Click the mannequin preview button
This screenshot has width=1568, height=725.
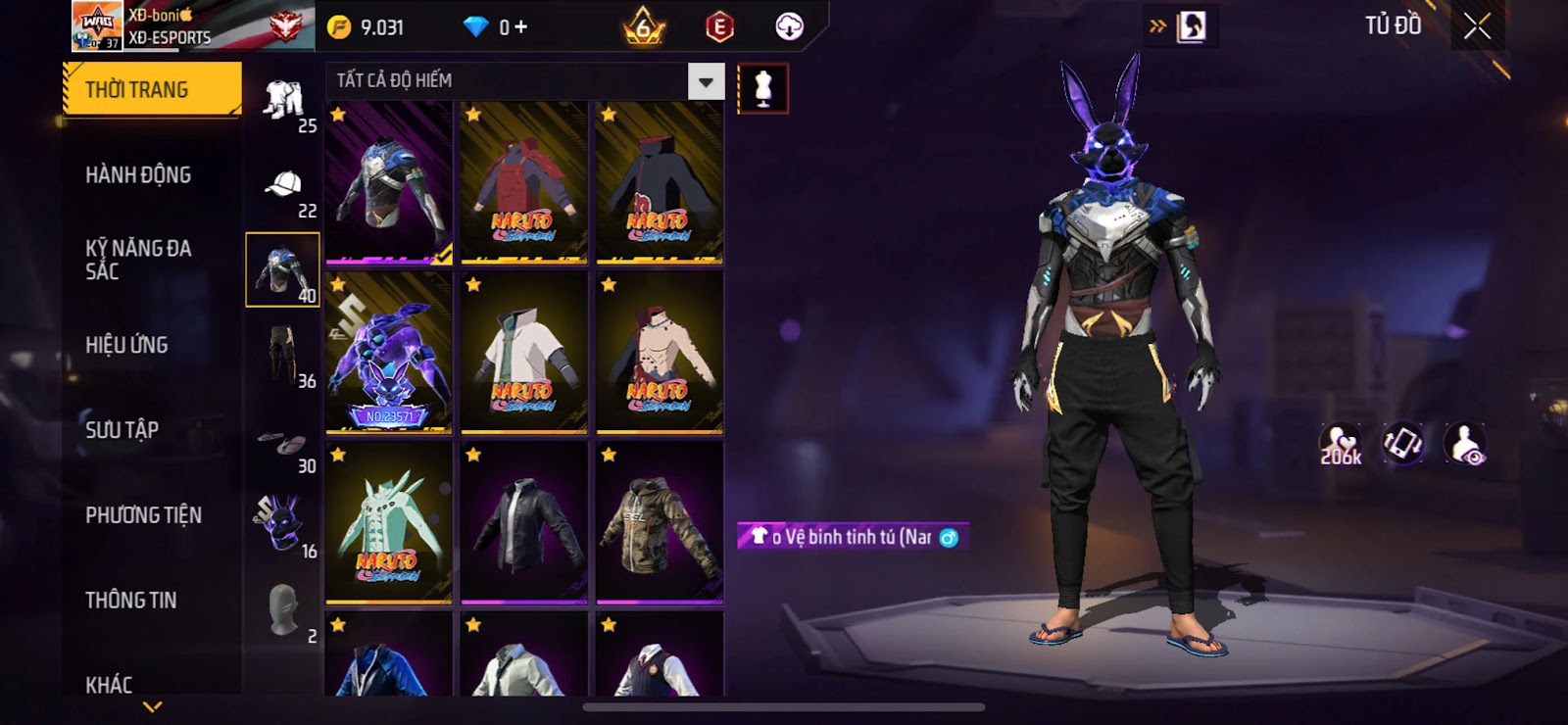pos(762,88)
